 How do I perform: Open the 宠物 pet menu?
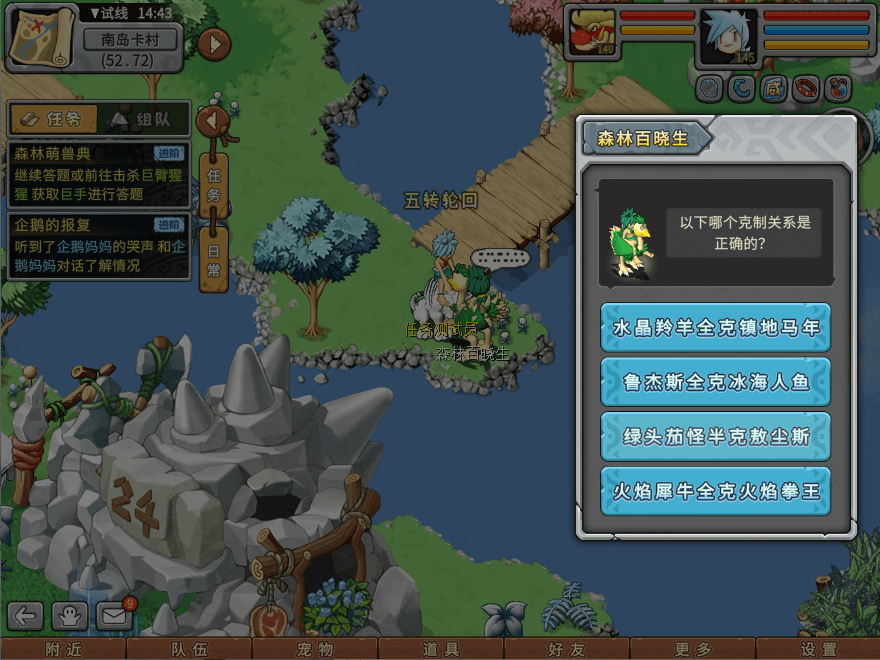coord(315,650)
